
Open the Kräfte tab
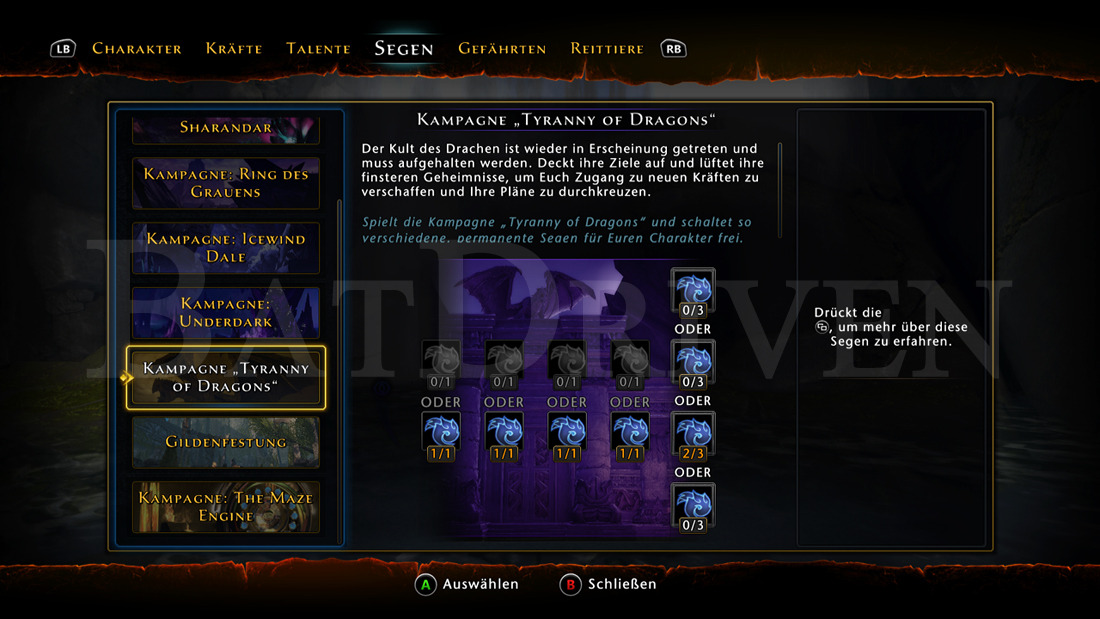click(234, 48)
